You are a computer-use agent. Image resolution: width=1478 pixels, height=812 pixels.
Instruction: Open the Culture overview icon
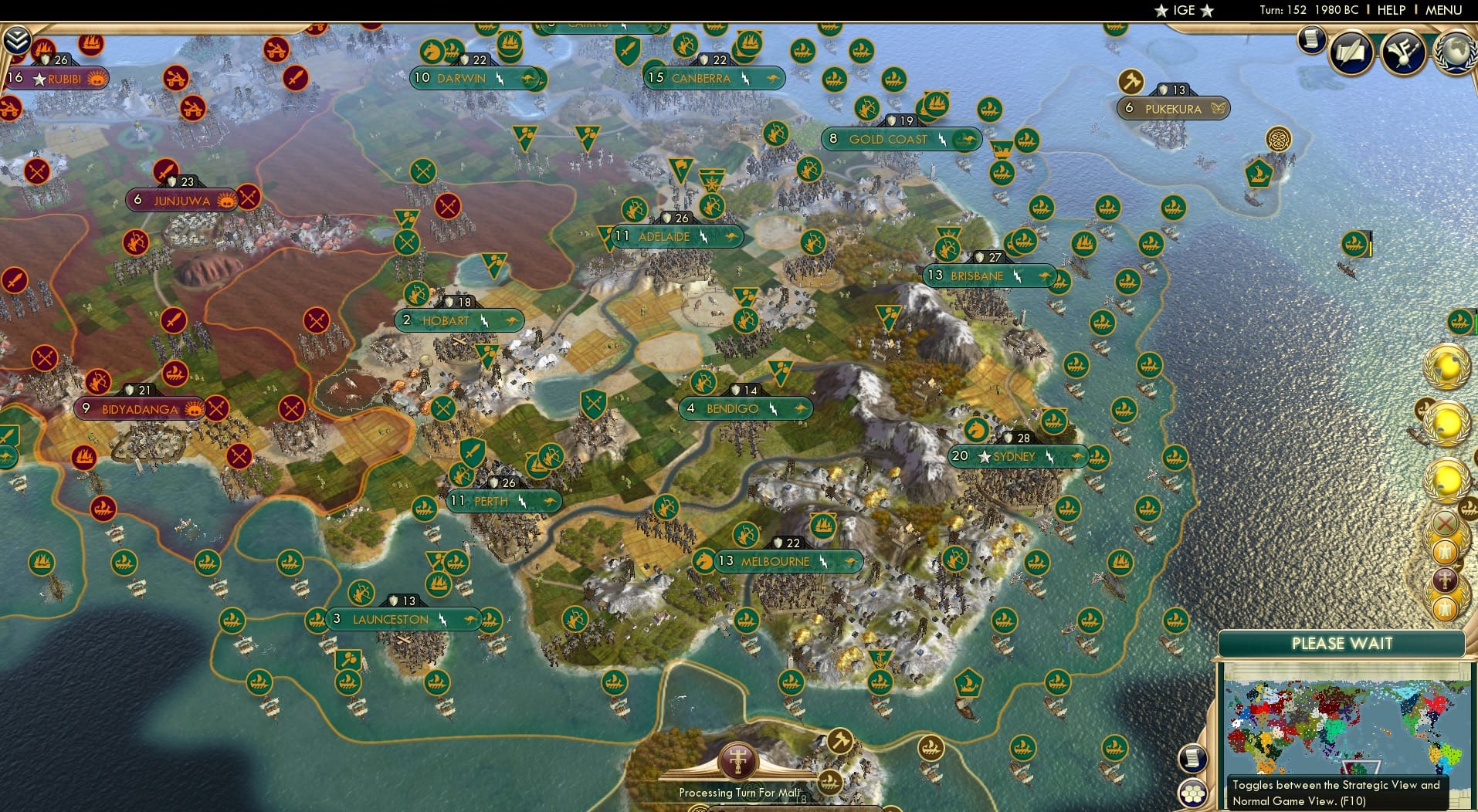[1402, 51]
